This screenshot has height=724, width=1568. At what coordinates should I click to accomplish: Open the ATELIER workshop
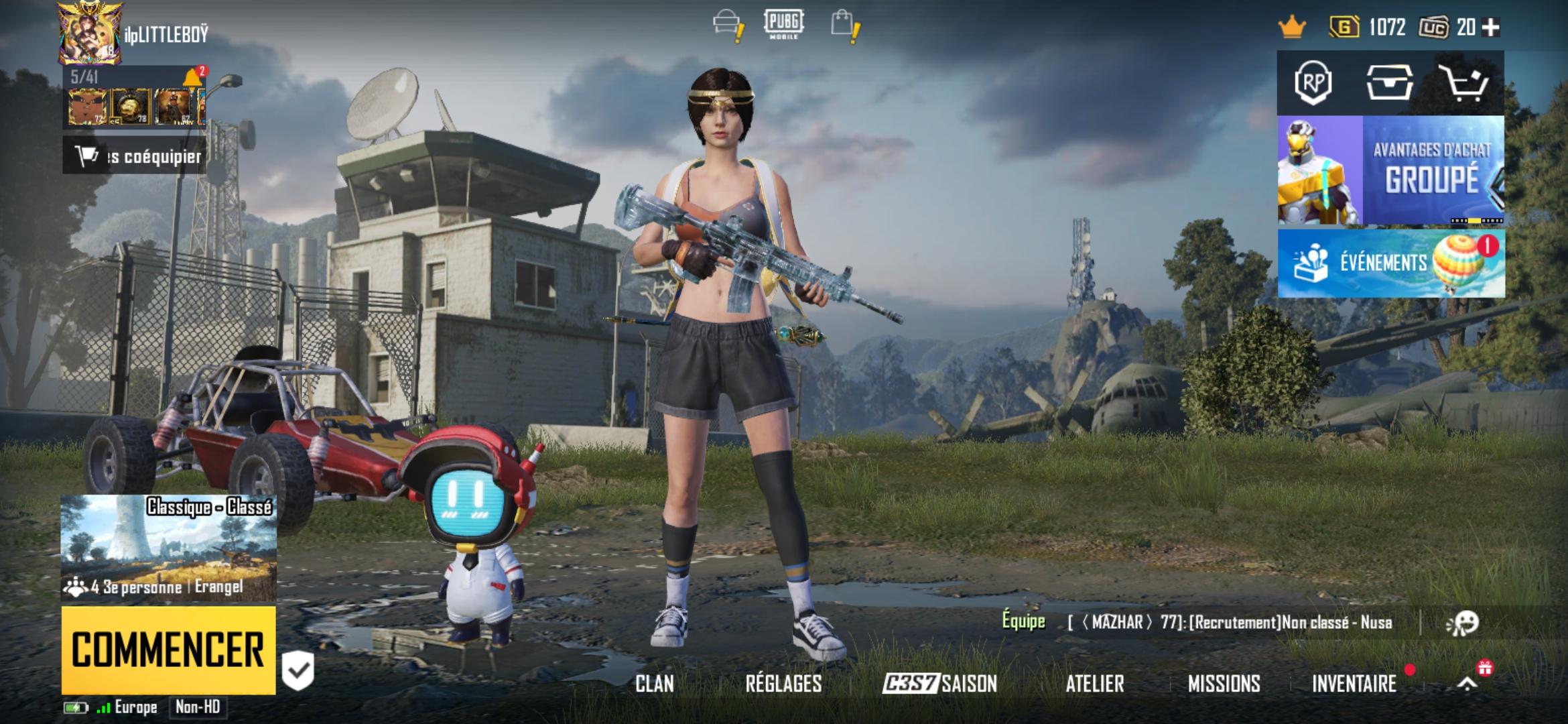tap(1094, 684)
